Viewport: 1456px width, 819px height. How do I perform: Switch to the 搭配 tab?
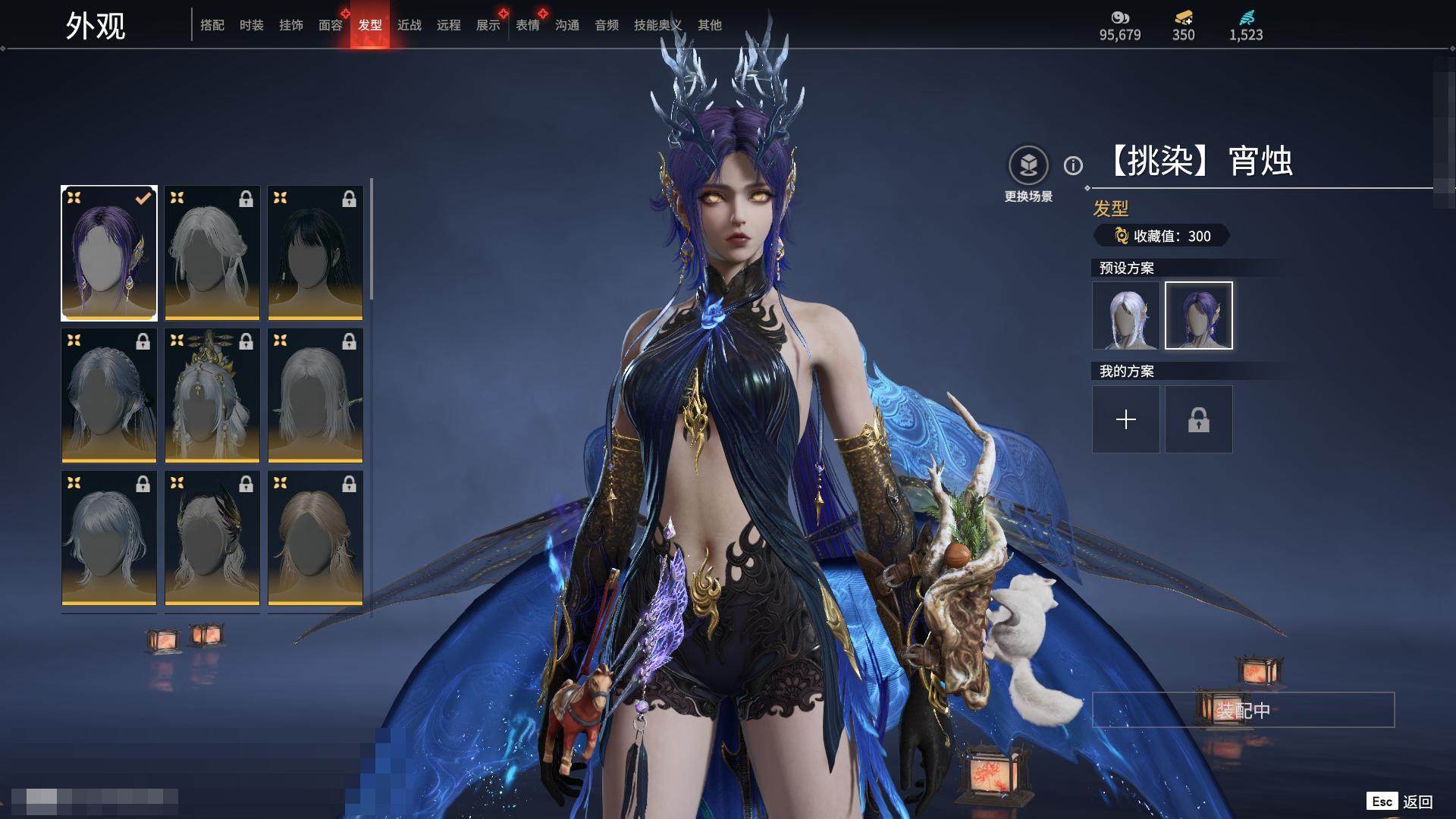(x=212, y=25)
